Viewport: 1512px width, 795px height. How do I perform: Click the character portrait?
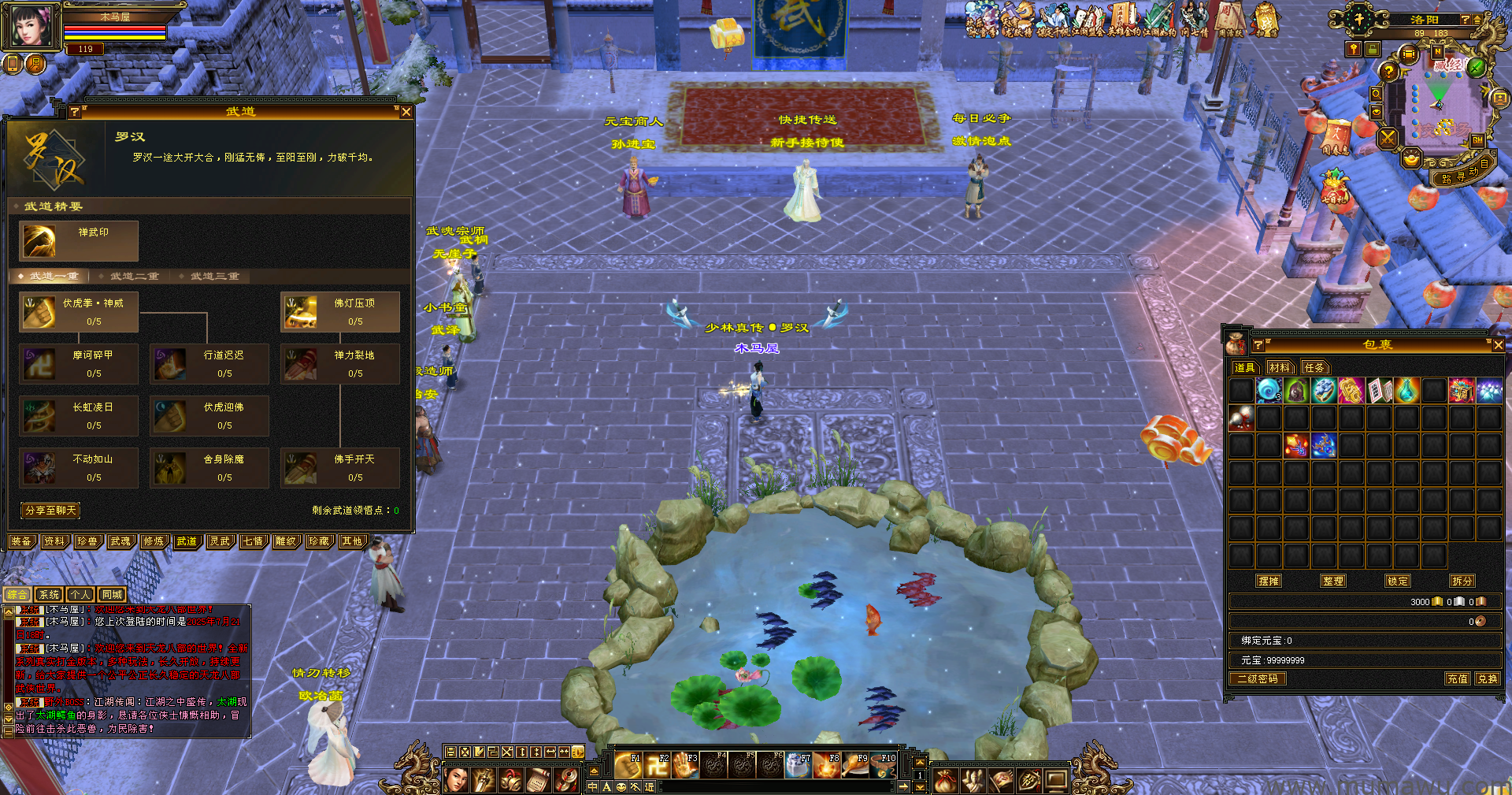[x=31, y=26]
